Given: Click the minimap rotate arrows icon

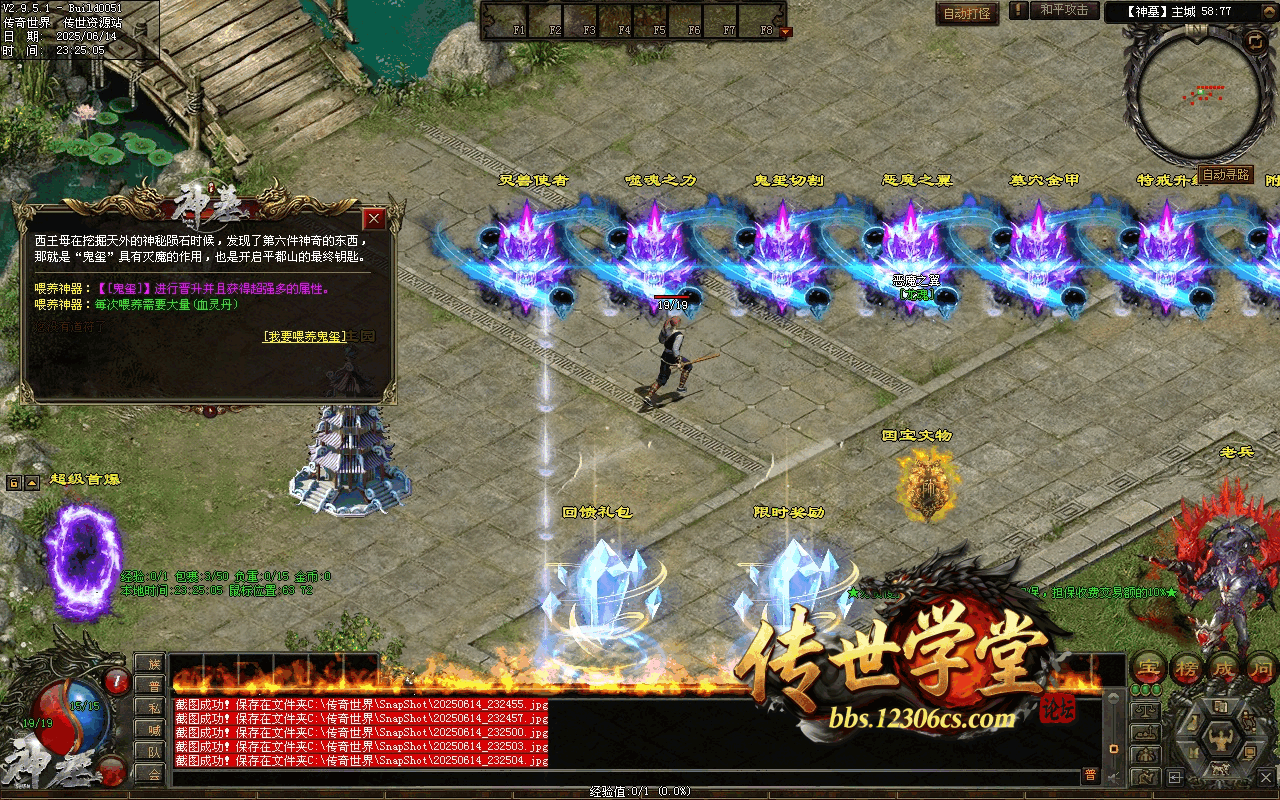Looking at the screenshot, I should pyautogui.click(x=1254, y=40).
